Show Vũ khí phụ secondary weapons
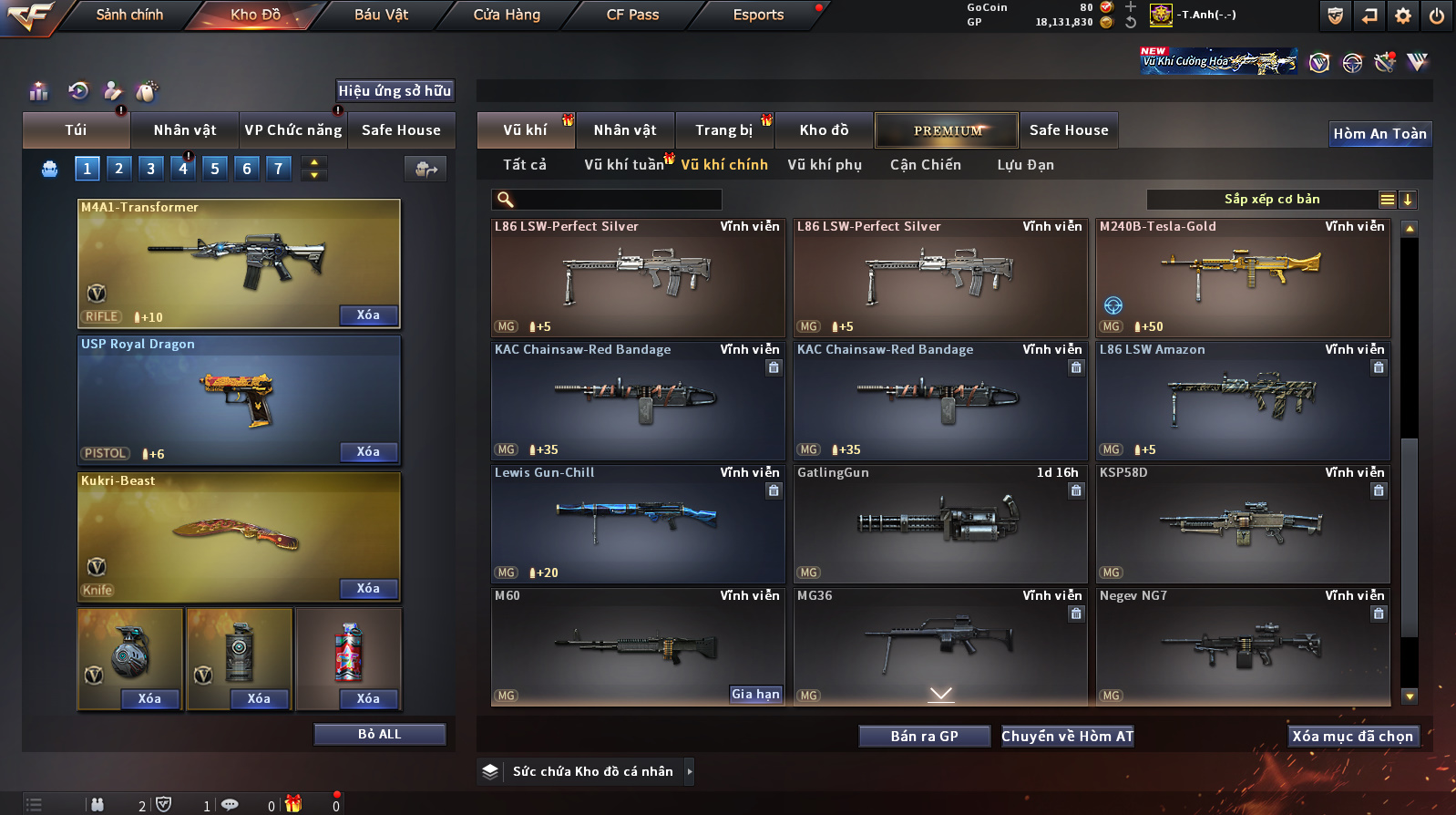The image size is (1456, 815). (x=825, y=165)
